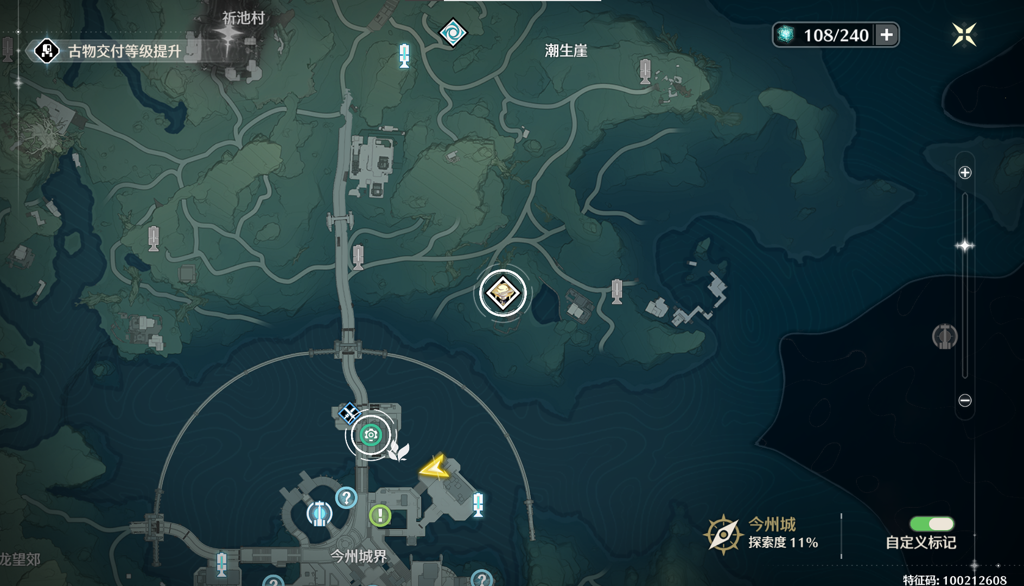
Task: Toggle the 自定义标记 custom marker switch
Action: [931, 524]
